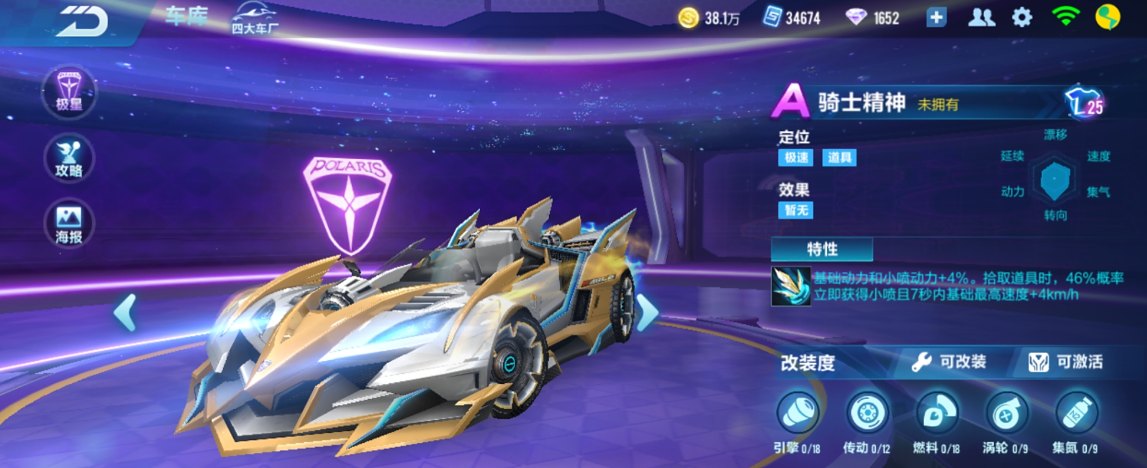Switch to the 可激活 tab
The height and width of the screenshot is (468, 1147).
point(1066,362)
